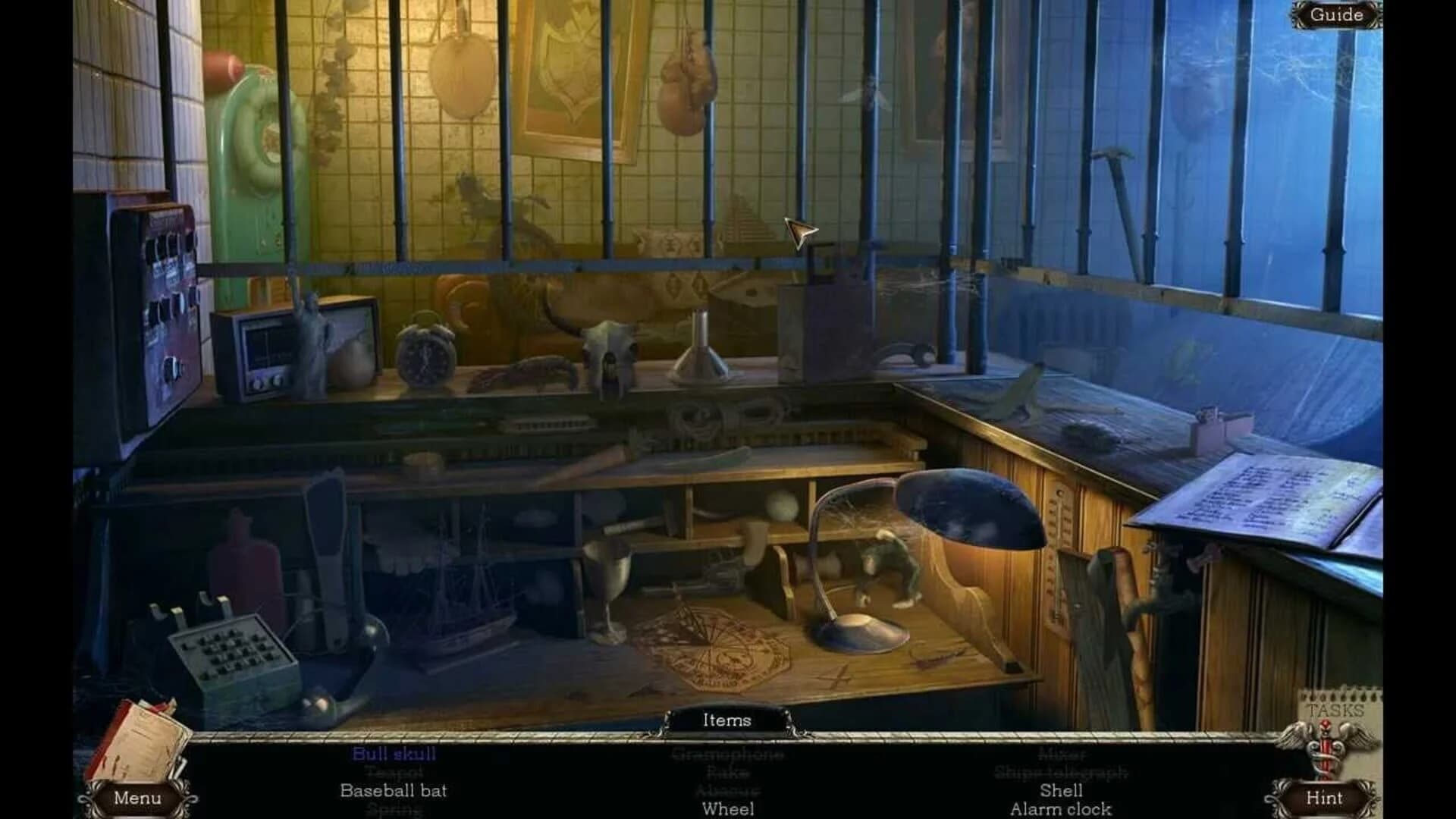Switch to the Items tab
This screenshot has height=819, width=1456.
(x=730, y=720)
